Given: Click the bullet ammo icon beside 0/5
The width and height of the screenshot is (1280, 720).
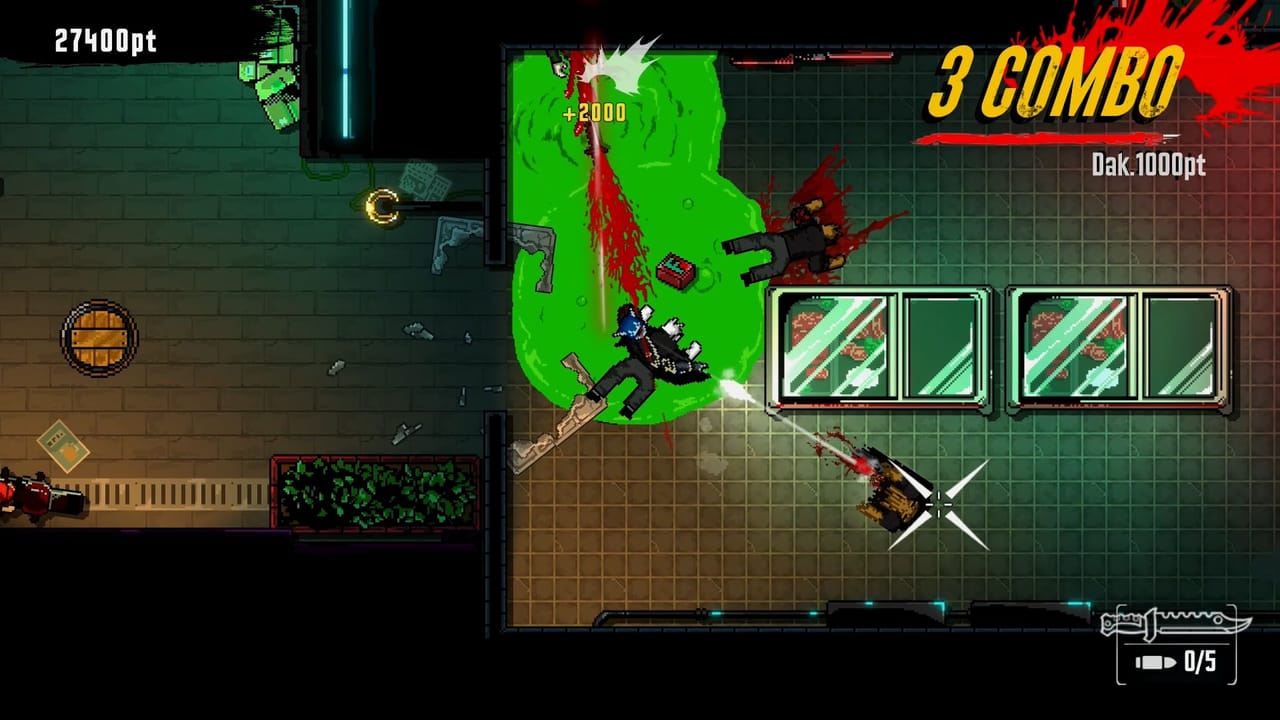Looking at the screenshot, I should pyautogui.click(x=1155, y=660).
